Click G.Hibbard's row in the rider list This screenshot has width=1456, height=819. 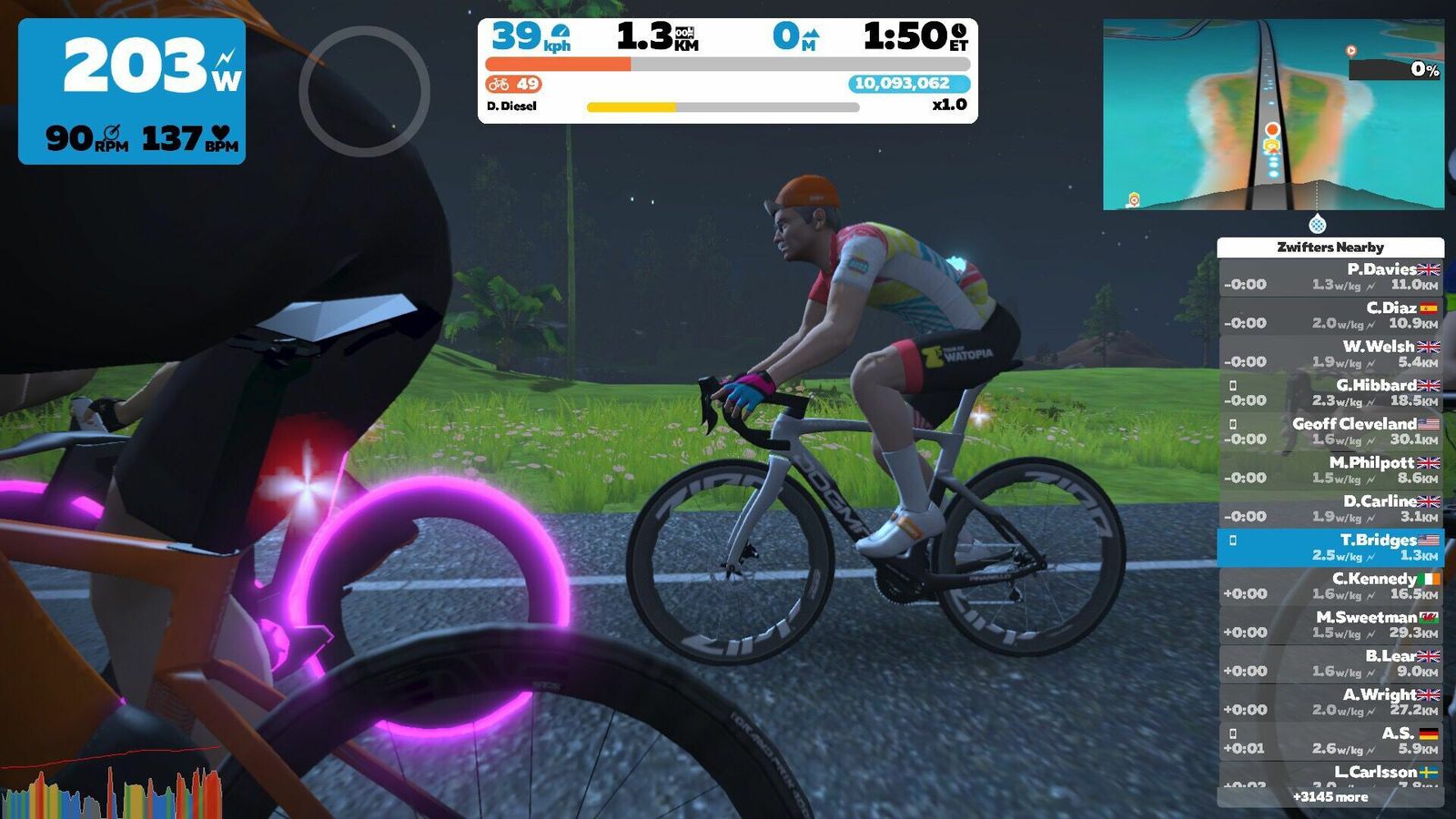pyautogui.click(x=1330, y=392)
